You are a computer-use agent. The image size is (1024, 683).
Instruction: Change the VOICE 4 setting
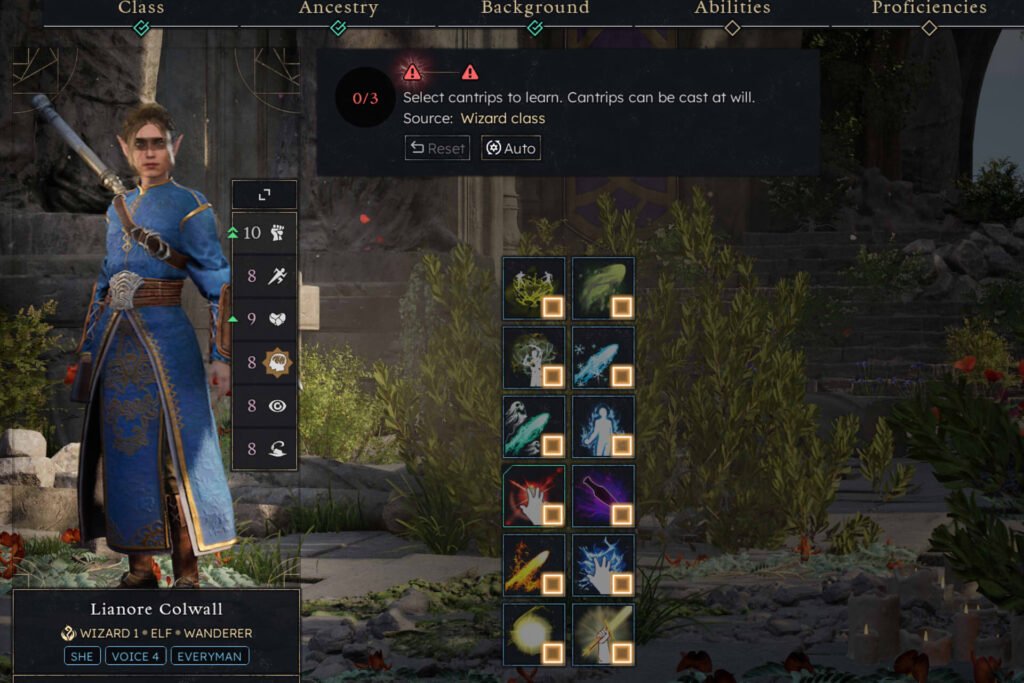(135, 657)
